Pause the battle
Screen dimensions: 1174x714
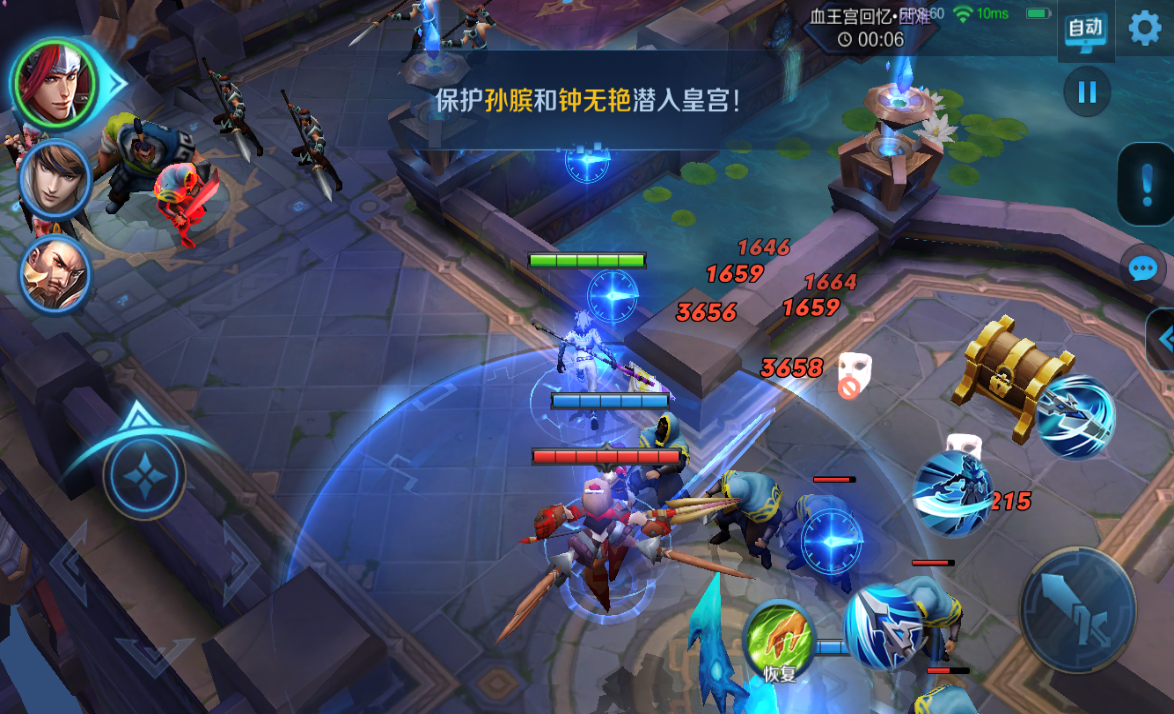coord(1087,93)
